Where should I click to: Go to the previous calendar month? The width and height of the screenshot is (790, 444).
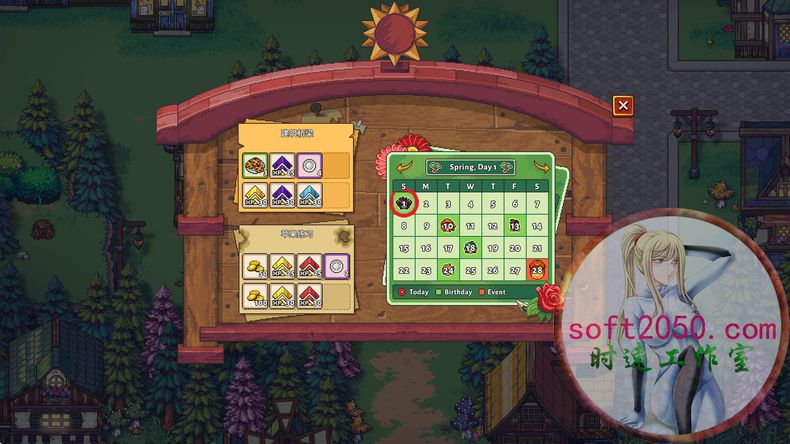click(405, 167)
